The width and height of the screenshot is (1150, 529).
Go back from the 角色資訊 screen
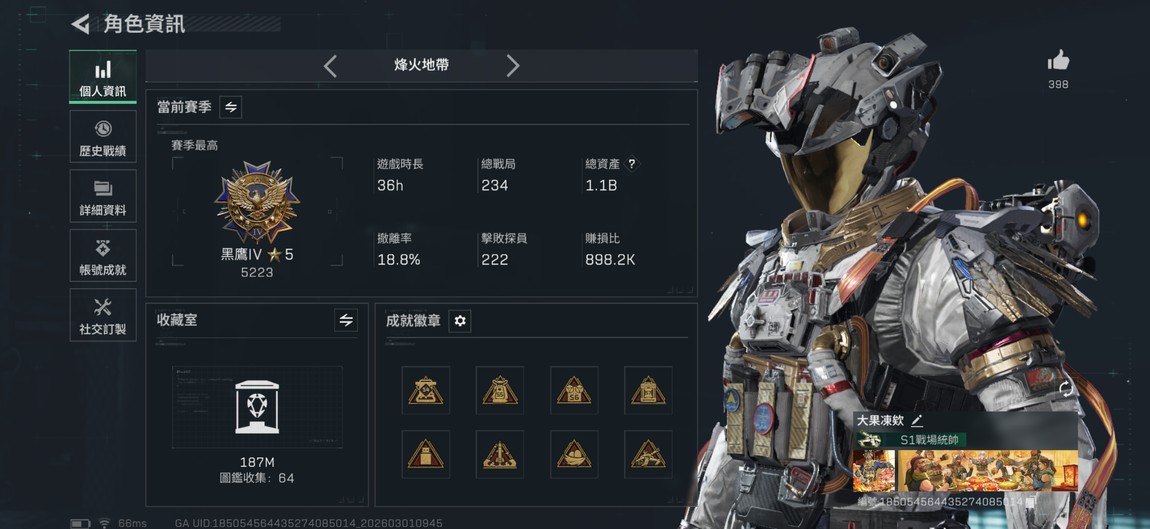pyautogui.click(x=81, y=24)
